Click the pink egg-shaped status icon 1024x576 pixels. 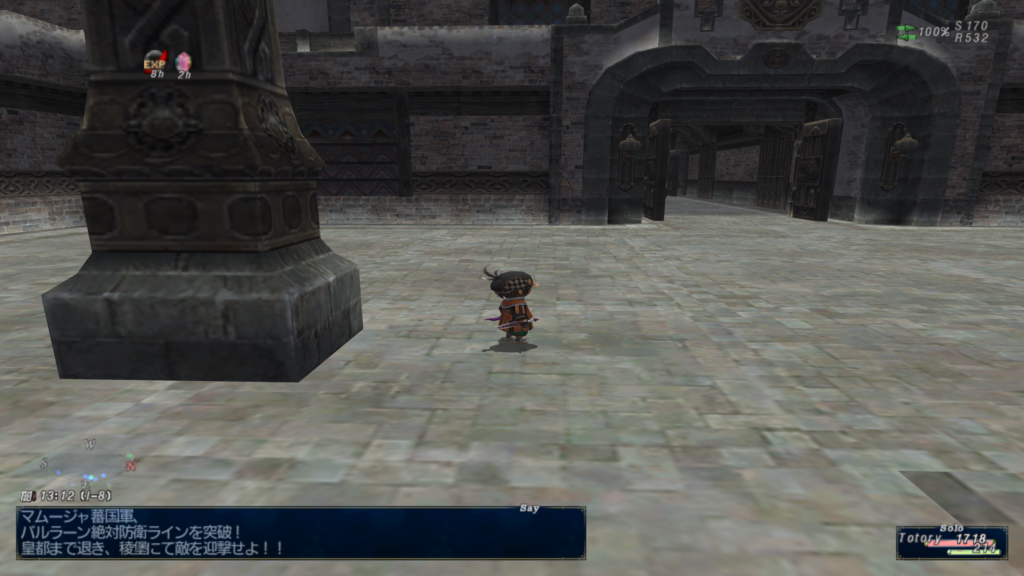click(183, 61)
